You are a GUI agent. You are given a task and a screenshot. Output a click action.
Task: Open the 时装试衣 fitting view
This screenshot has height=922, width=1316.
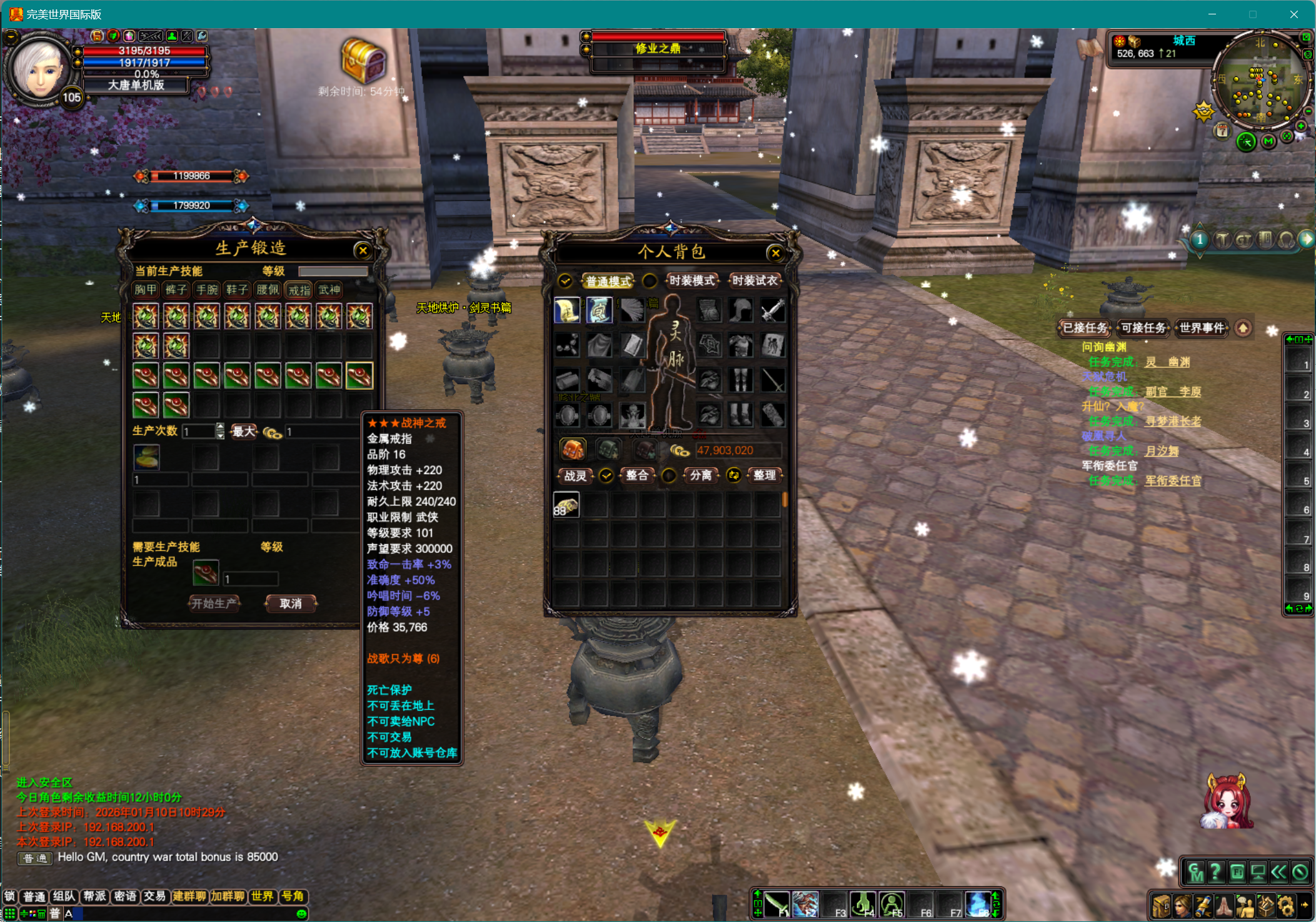[x=755, y=281]
